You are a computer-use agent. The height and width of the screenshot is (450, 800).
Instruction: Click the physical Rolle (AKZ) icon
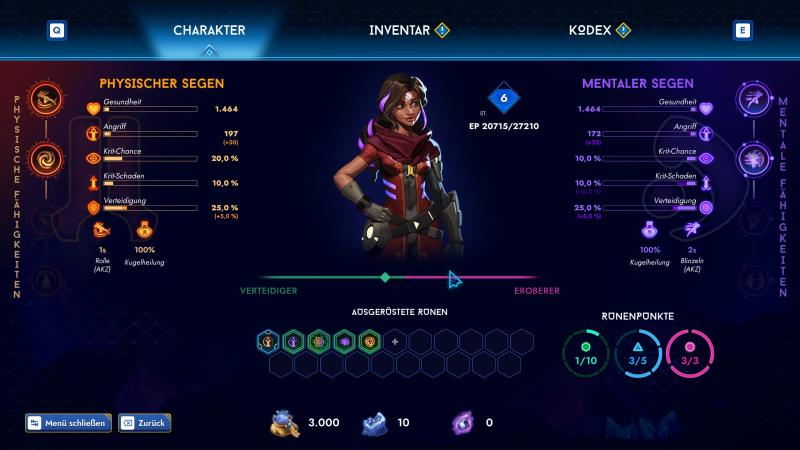click(102, 229)
